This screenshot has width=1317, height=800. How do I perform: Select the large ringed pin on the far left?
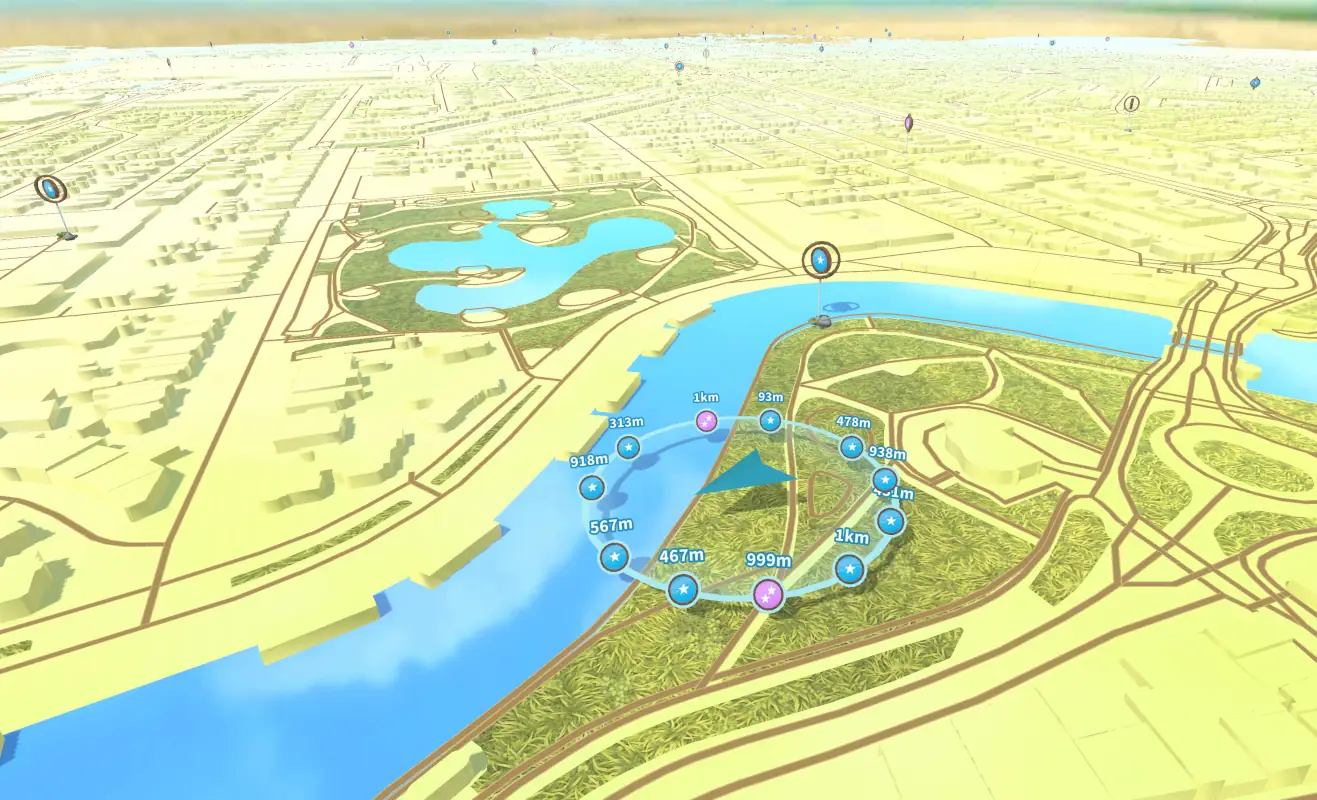(49, 188)
